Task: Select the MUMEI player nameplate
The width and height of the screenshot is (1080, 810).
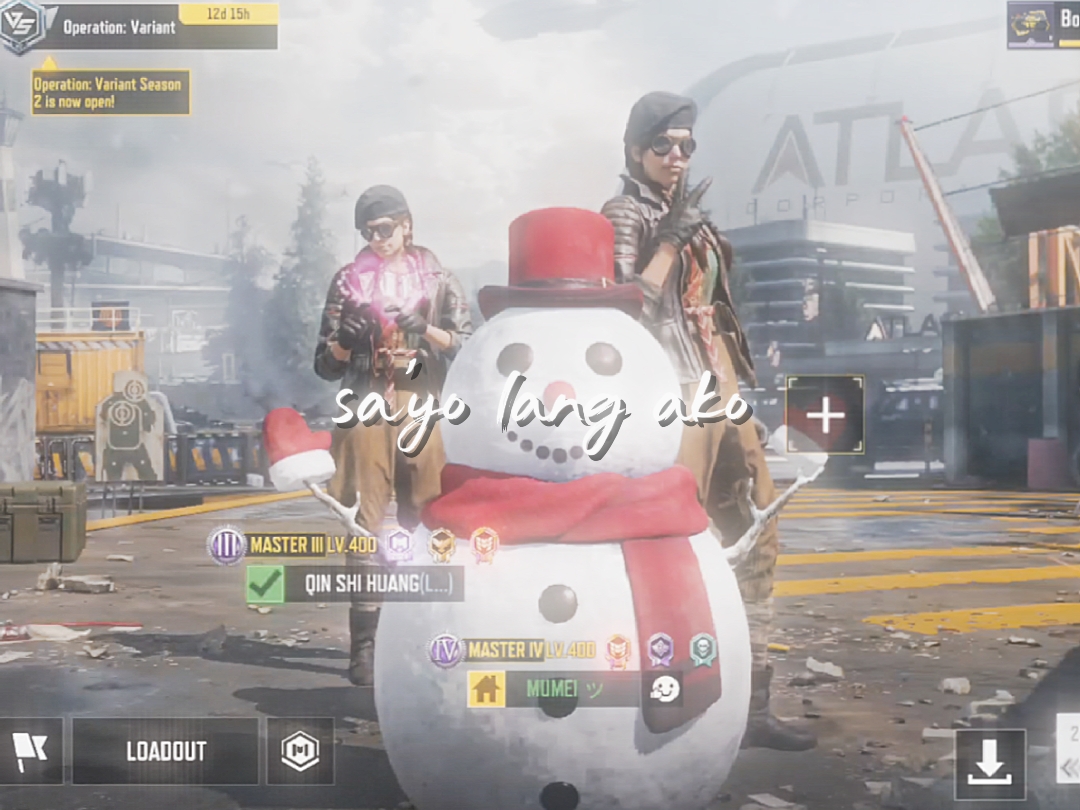Action: 572,689
